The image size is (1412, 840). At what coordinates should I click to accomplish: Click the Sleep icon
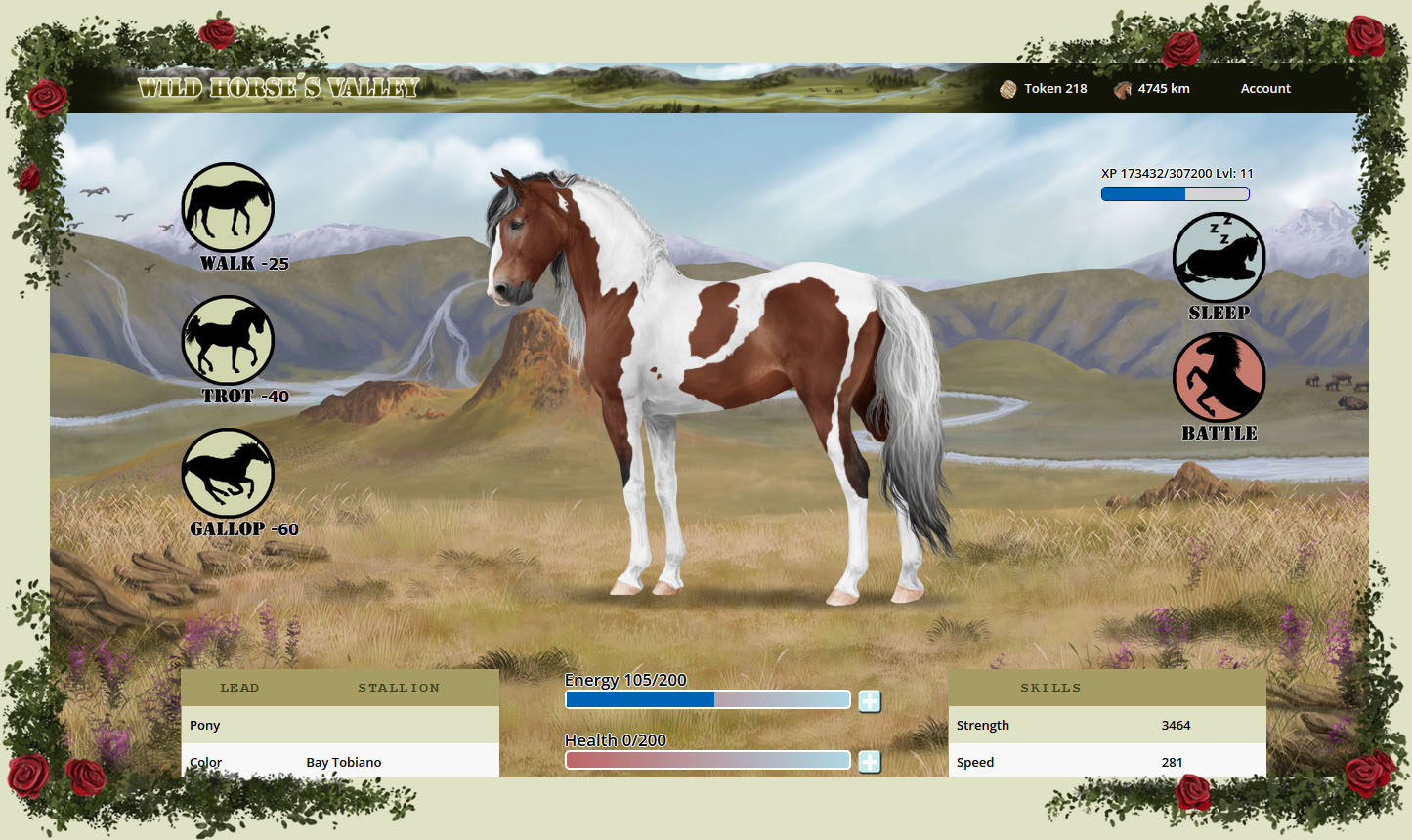[x=1219, y=257]
